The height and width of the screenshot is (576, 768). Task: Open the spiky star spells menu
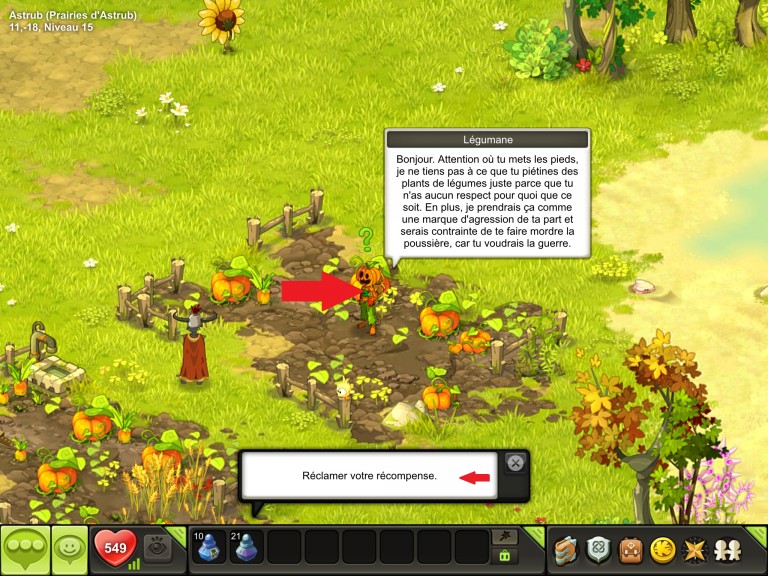click(691, 549)
